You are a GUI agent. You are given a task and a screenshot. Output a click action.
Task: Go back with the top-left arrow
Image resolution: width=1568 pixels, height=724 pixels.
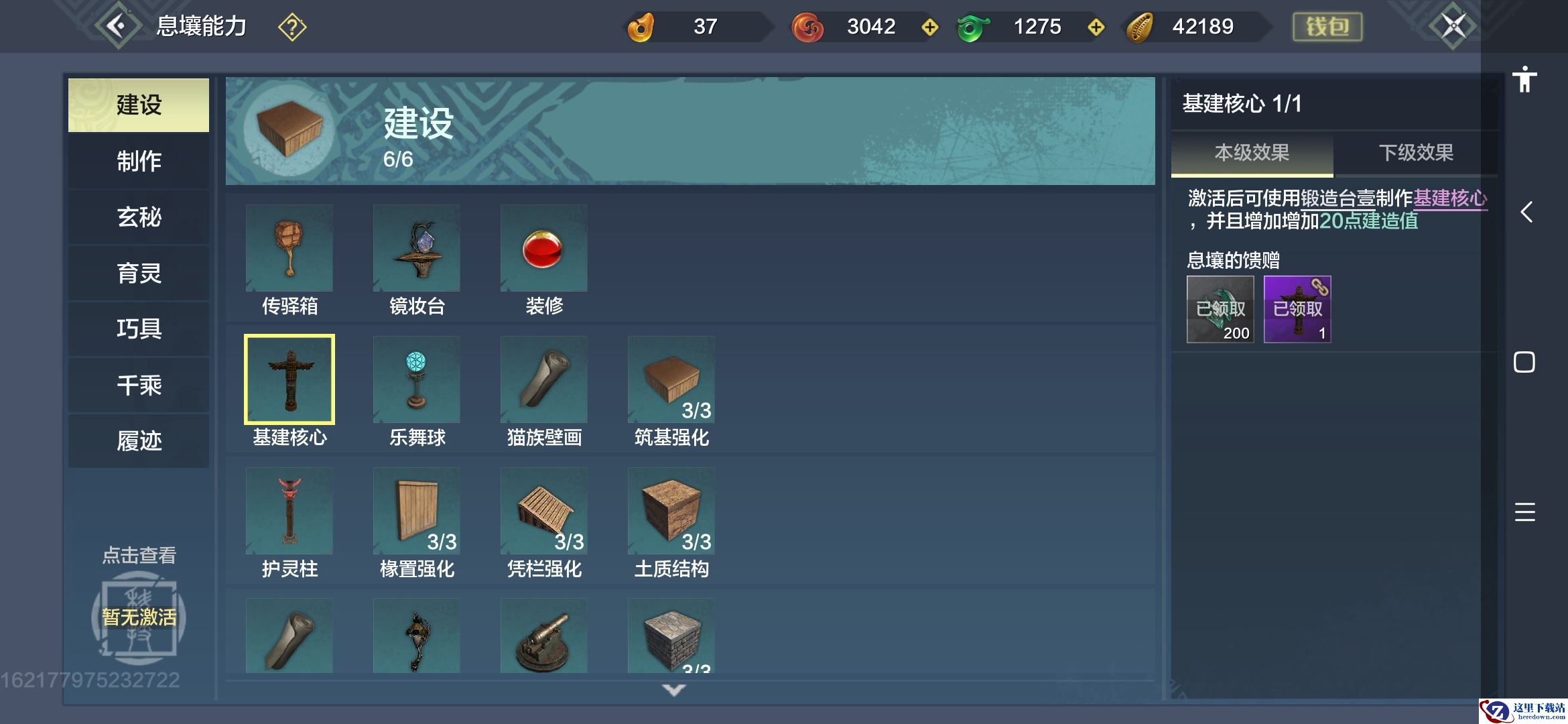coord(118,26)
